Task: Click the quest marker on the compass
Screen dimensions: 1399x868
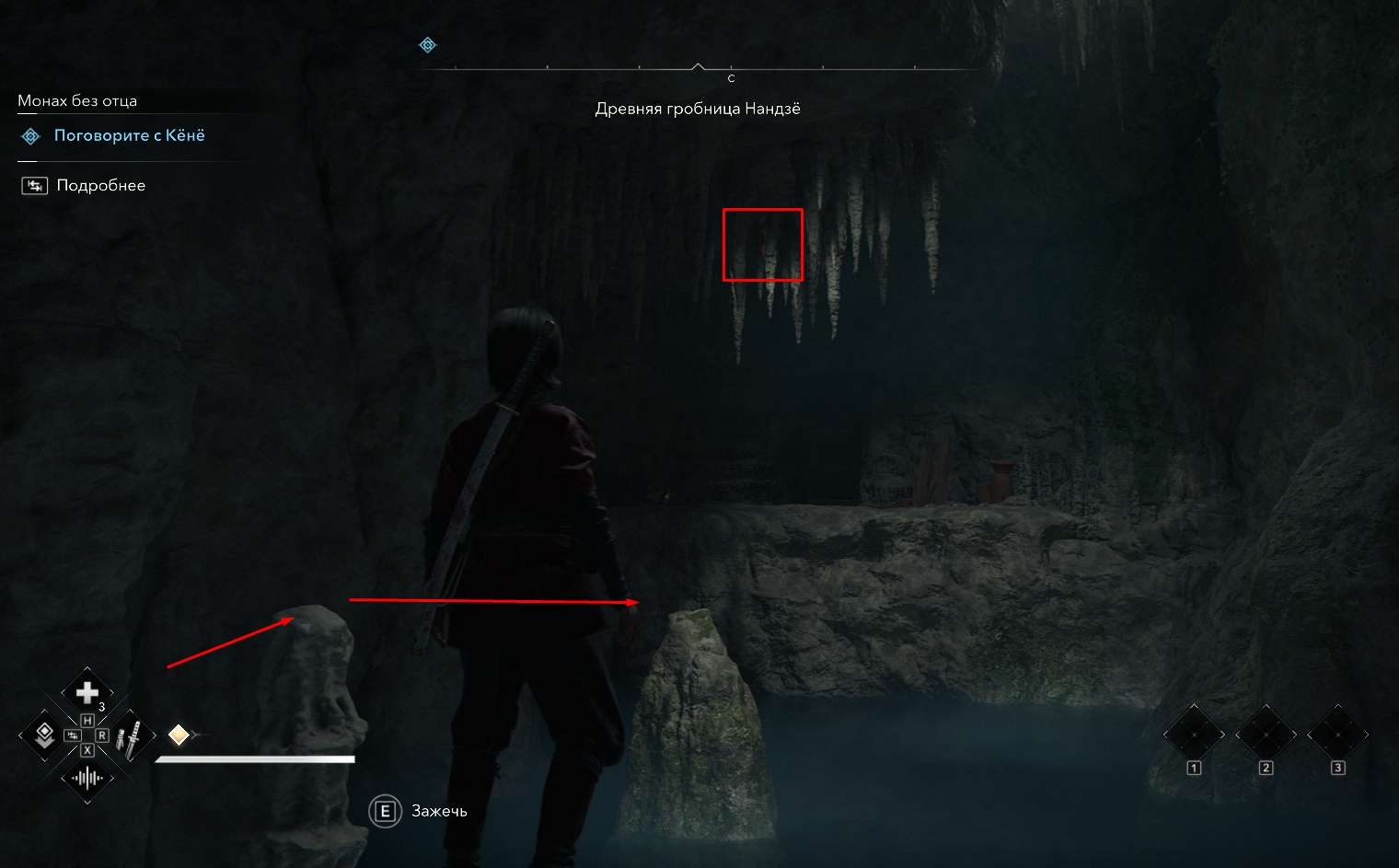Action: tap(428, 45)
